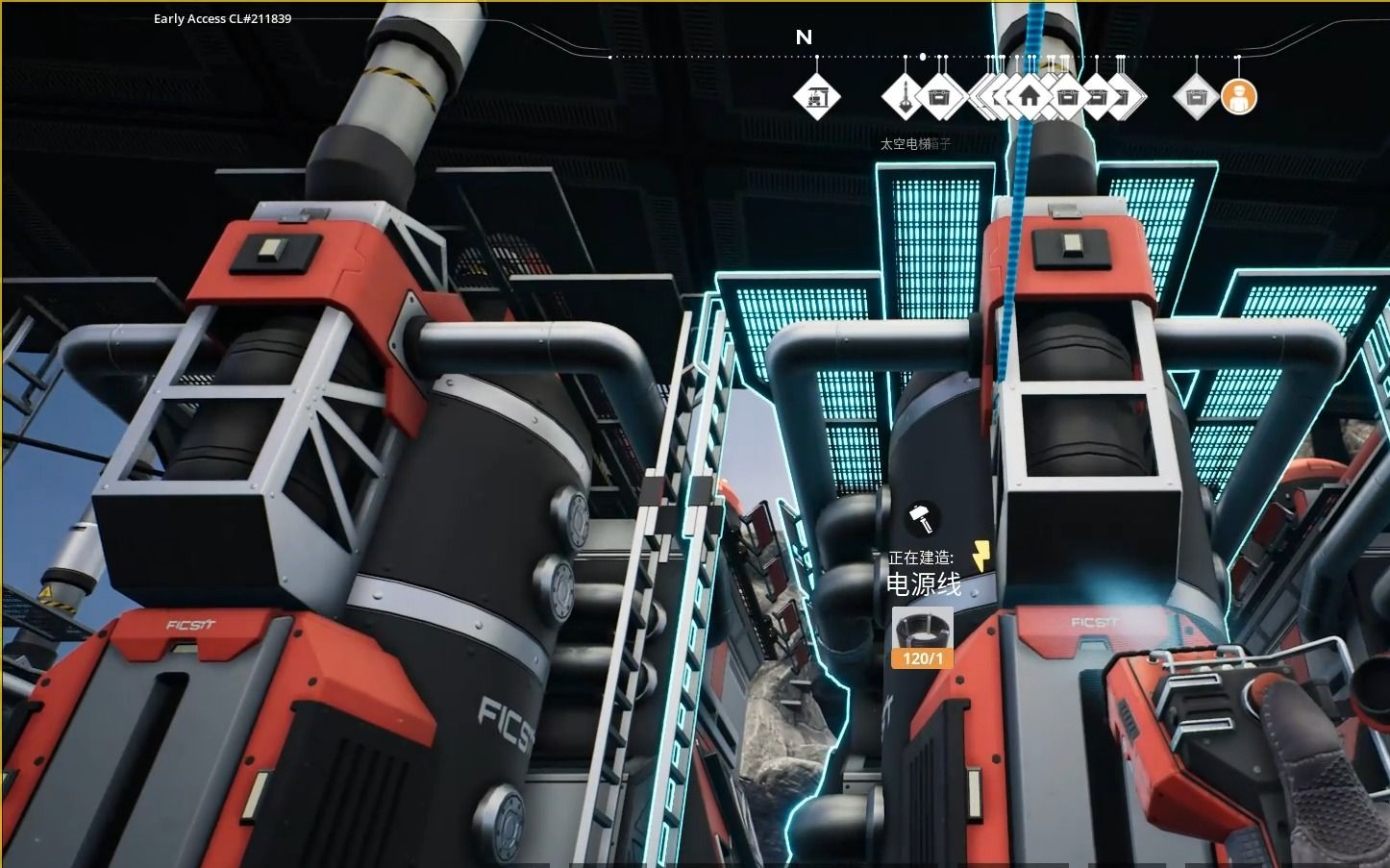This screenshot has width=1390, height=868.
Task: Select the train station compass marker
Action: (816, 97)
